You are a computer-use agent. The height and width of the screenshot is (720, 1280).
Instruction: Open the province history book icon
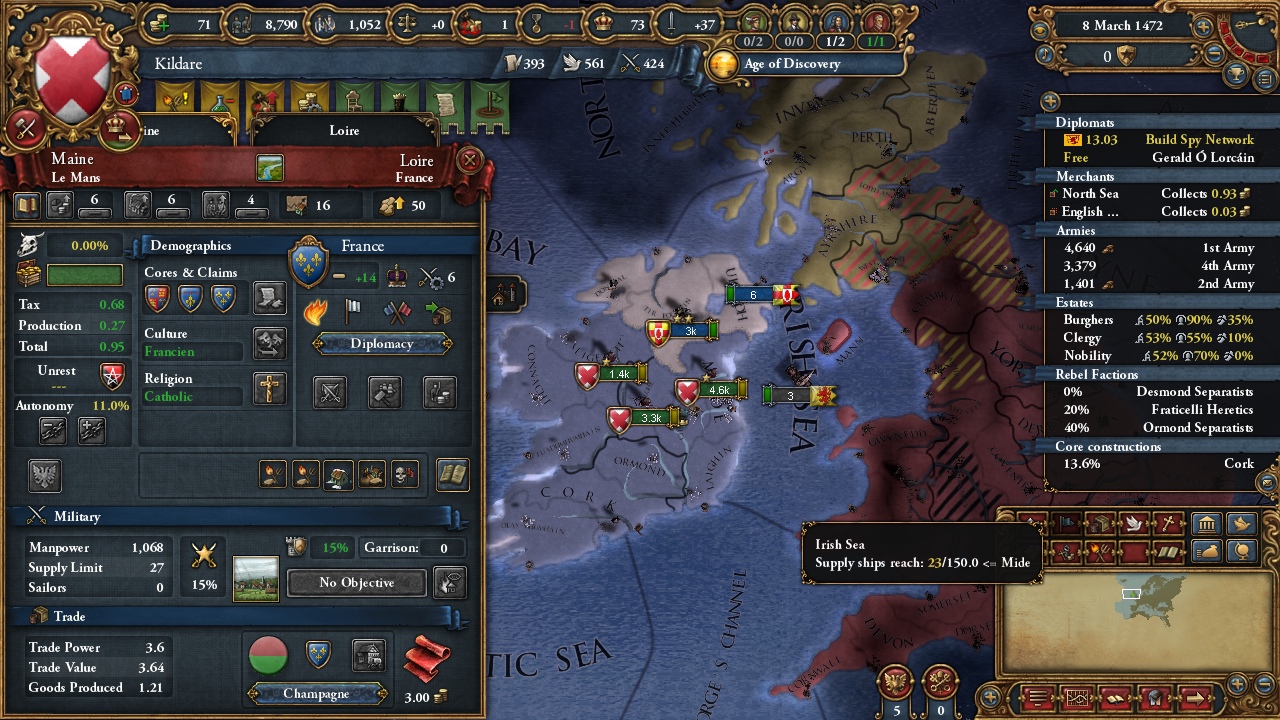coord(452,475)
